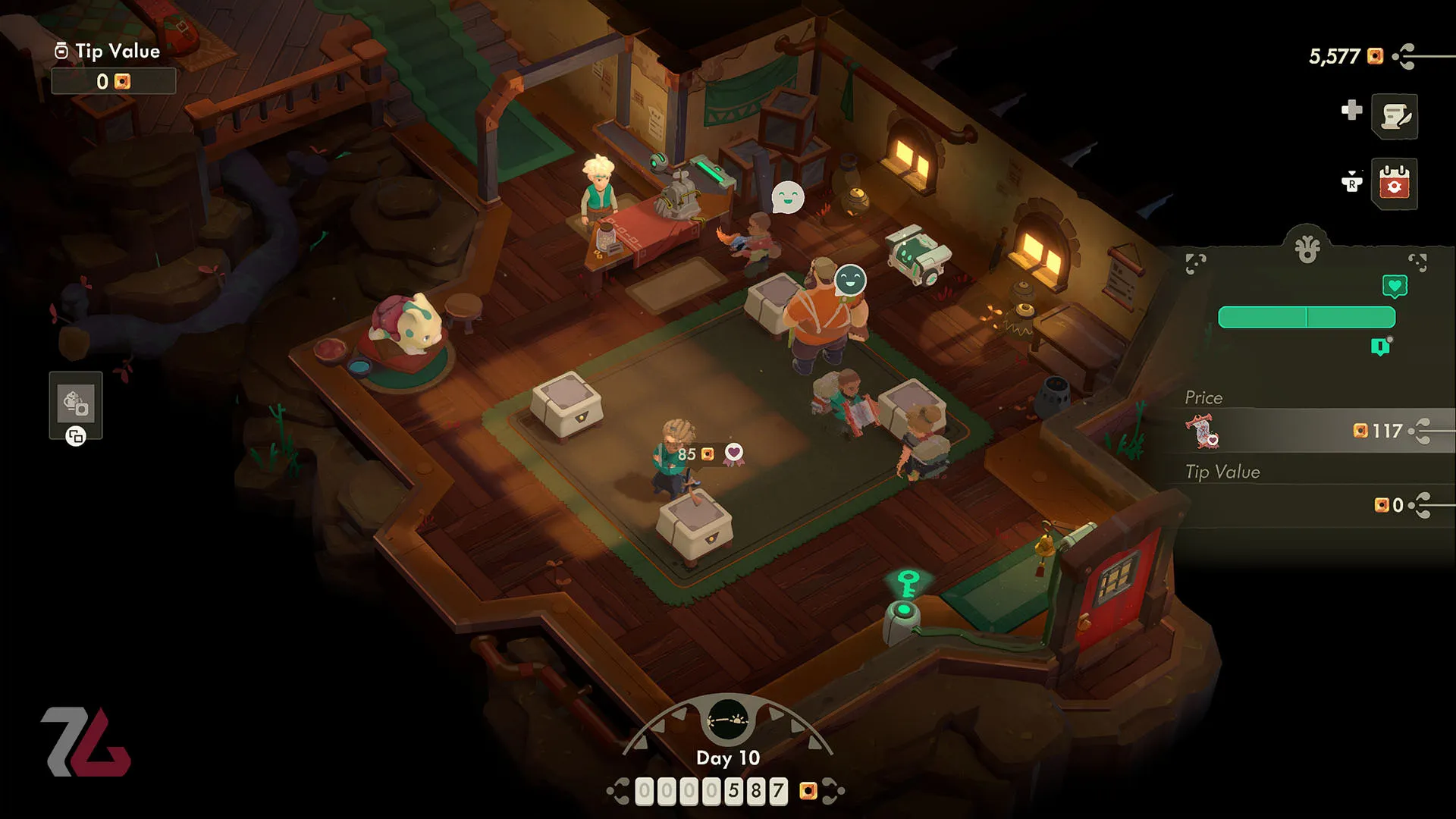
Task: Open the red calendar event icon
Action: (1393, 182)
